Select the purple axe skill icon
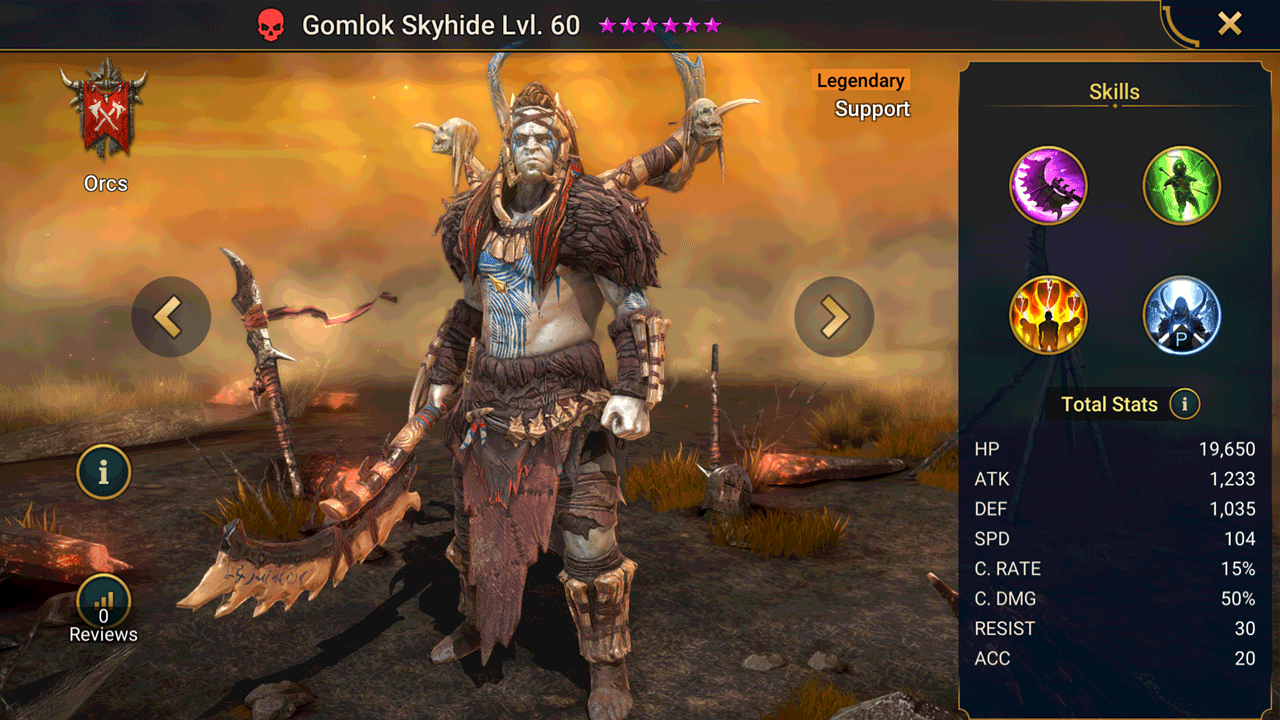This screenshot has height=720, width=1280. (1048, 186)
